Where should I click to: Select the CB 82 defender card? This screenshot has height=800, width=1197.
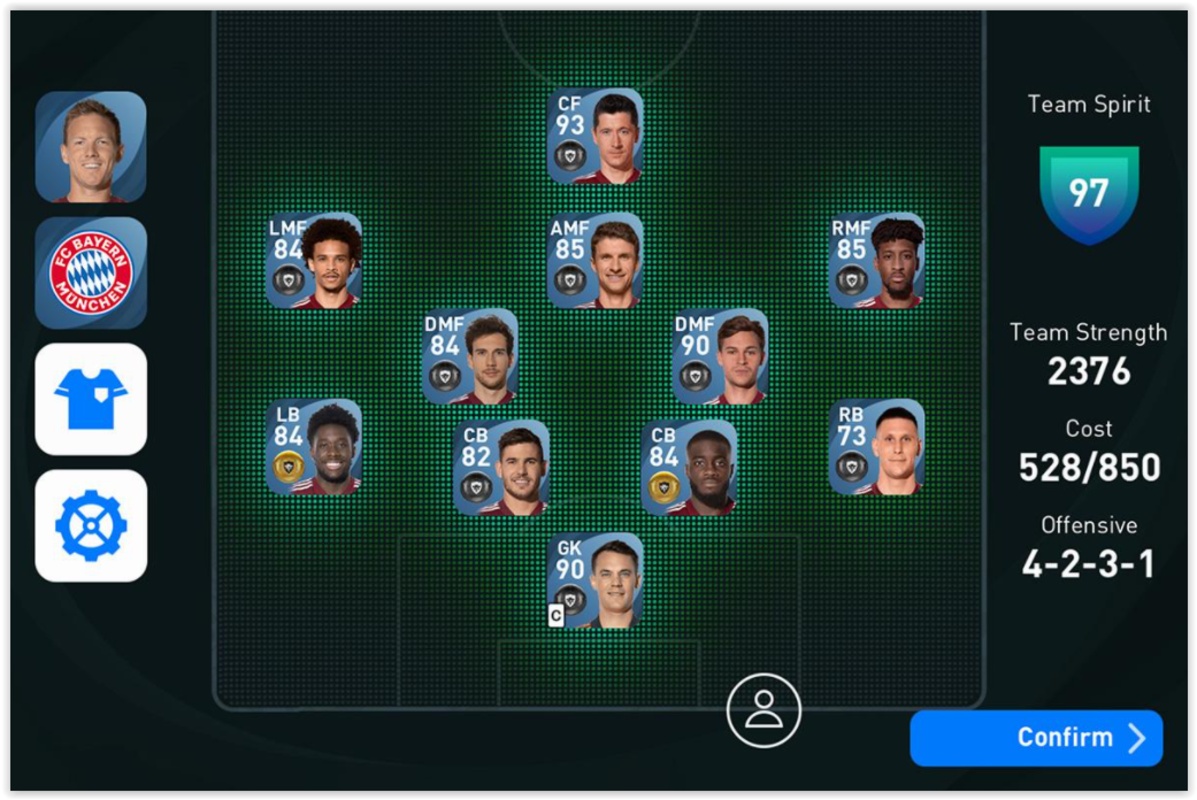click(x=501, y=467)
